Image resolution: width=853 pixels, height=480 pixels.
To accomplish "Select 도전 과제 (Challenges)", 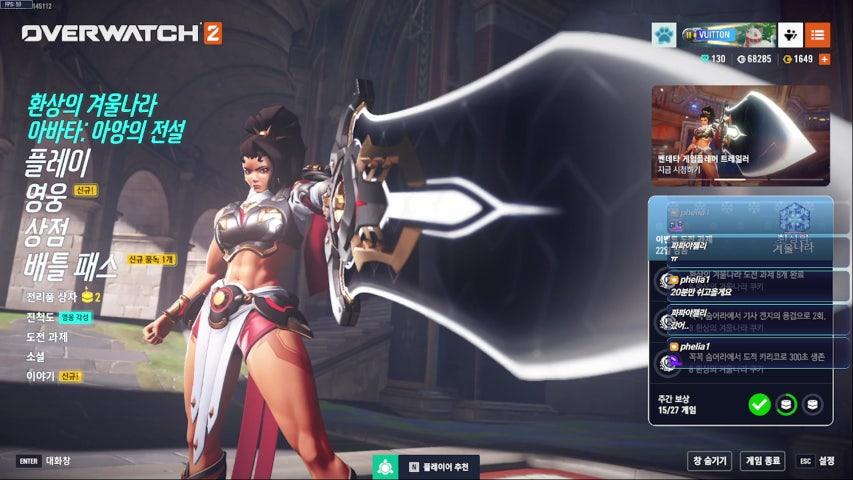I will click(x=48, y=336).
